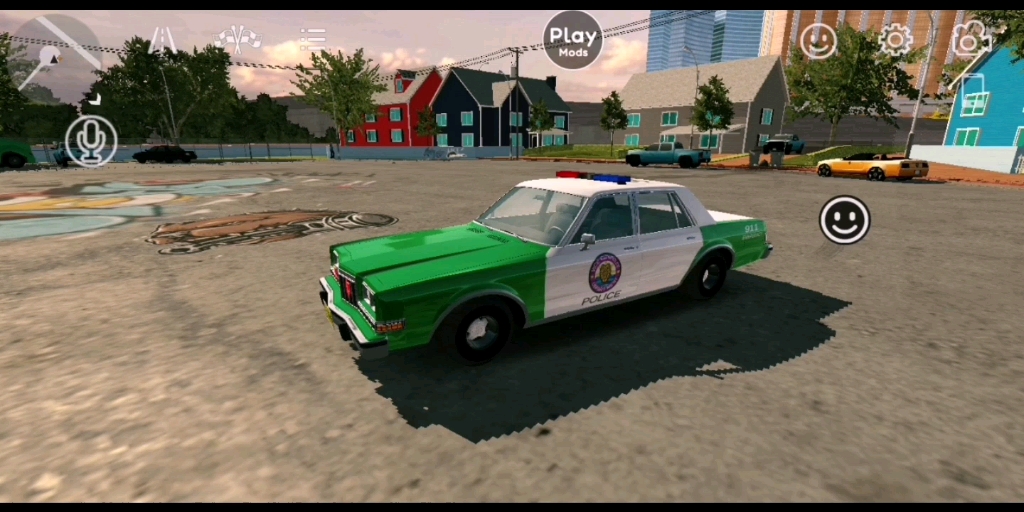Open the list menu icon
The height and width of the screenshot is (512, 1024).
313,39
